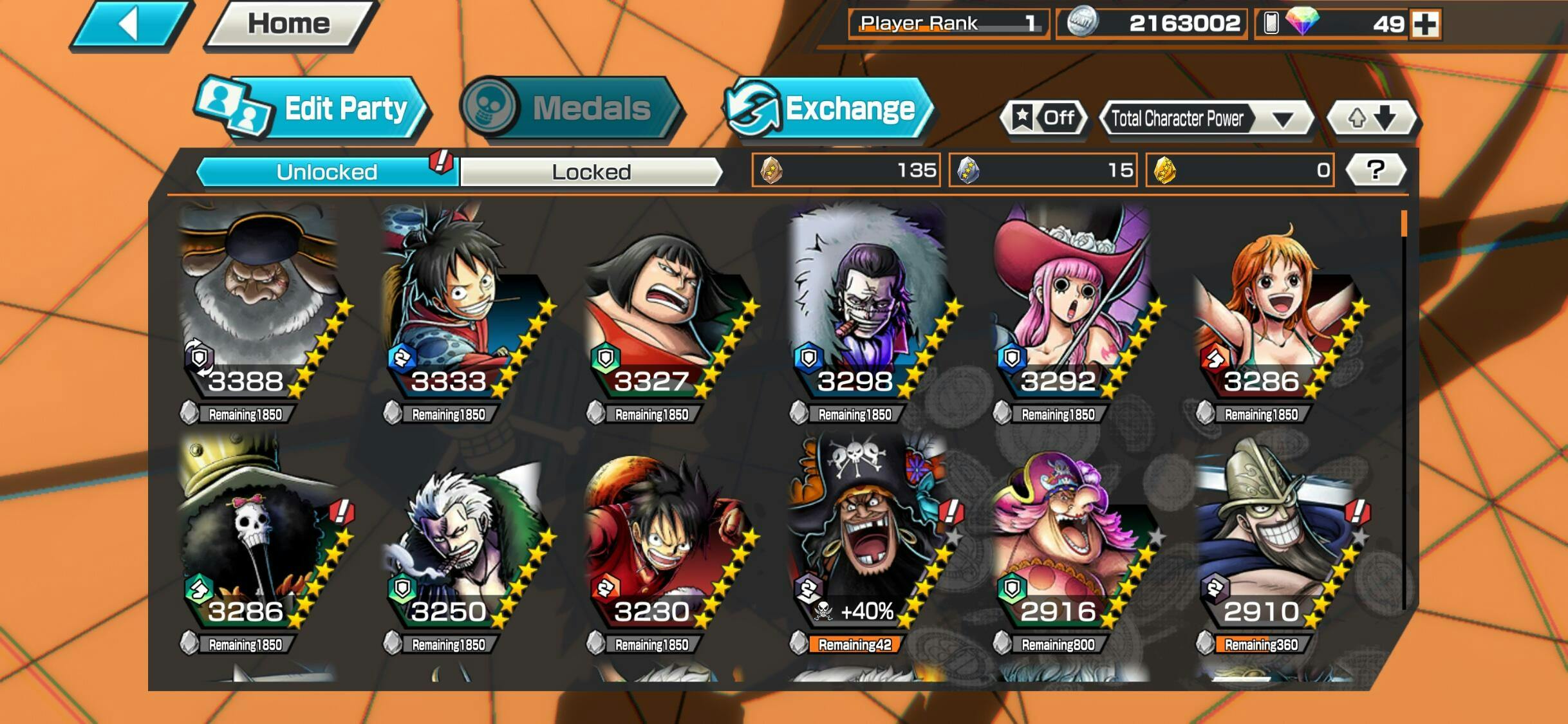Select the 3388 power character card

coord(257,302)
